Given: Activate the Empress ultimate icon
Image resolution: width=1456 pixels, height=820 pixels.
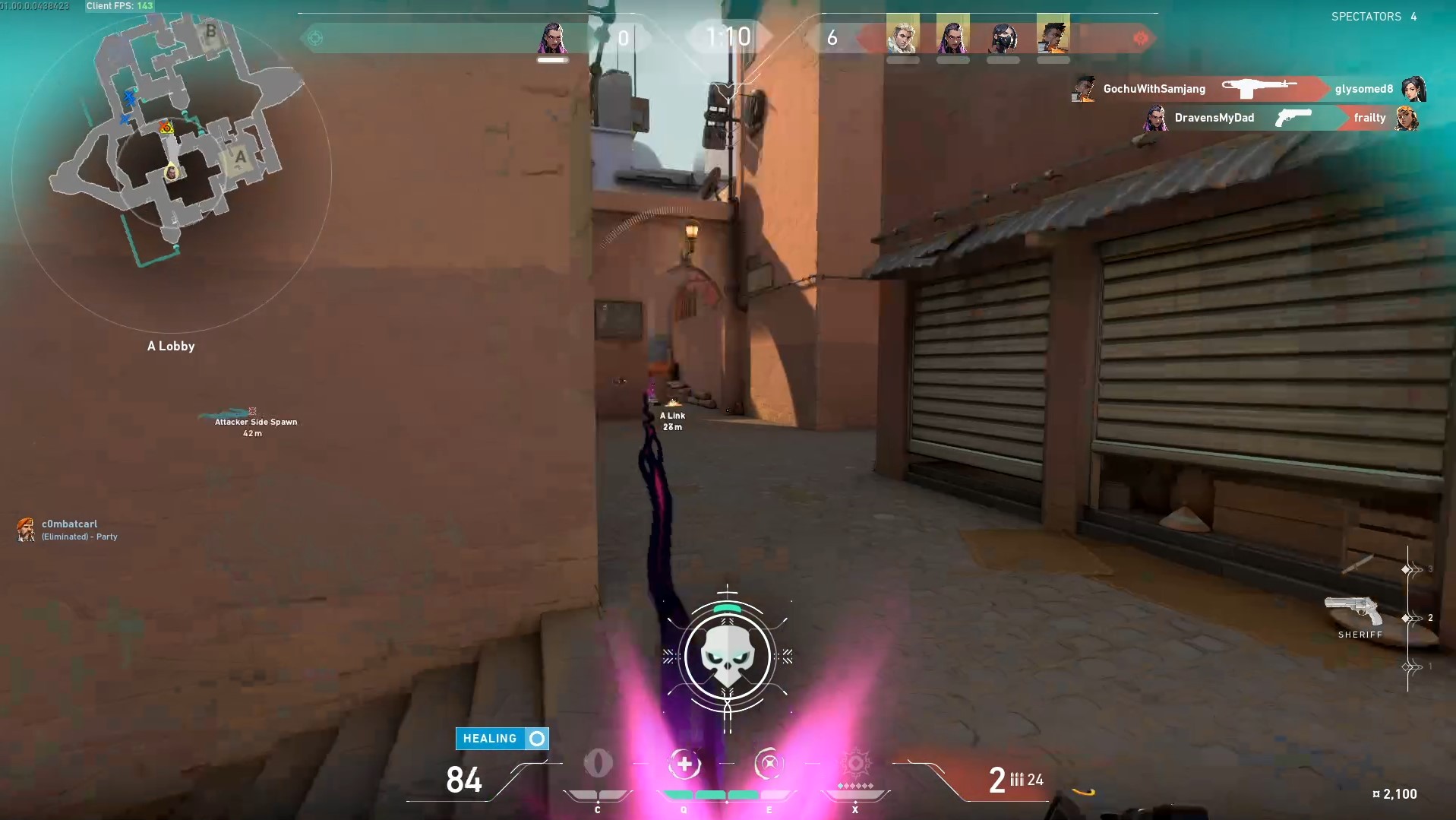Looking at the screenshot, I should (x=855, y=763).
